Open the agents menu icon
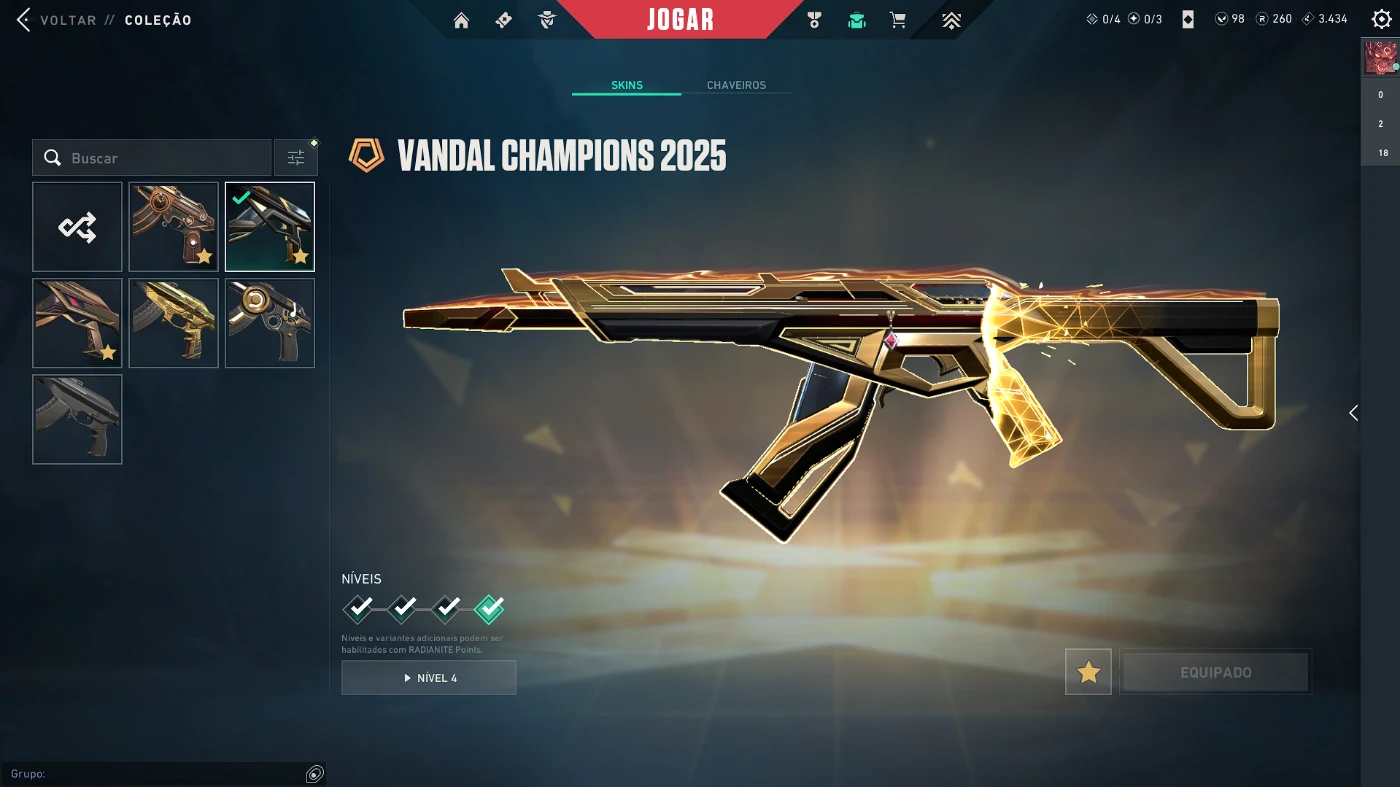 [546, 20]
